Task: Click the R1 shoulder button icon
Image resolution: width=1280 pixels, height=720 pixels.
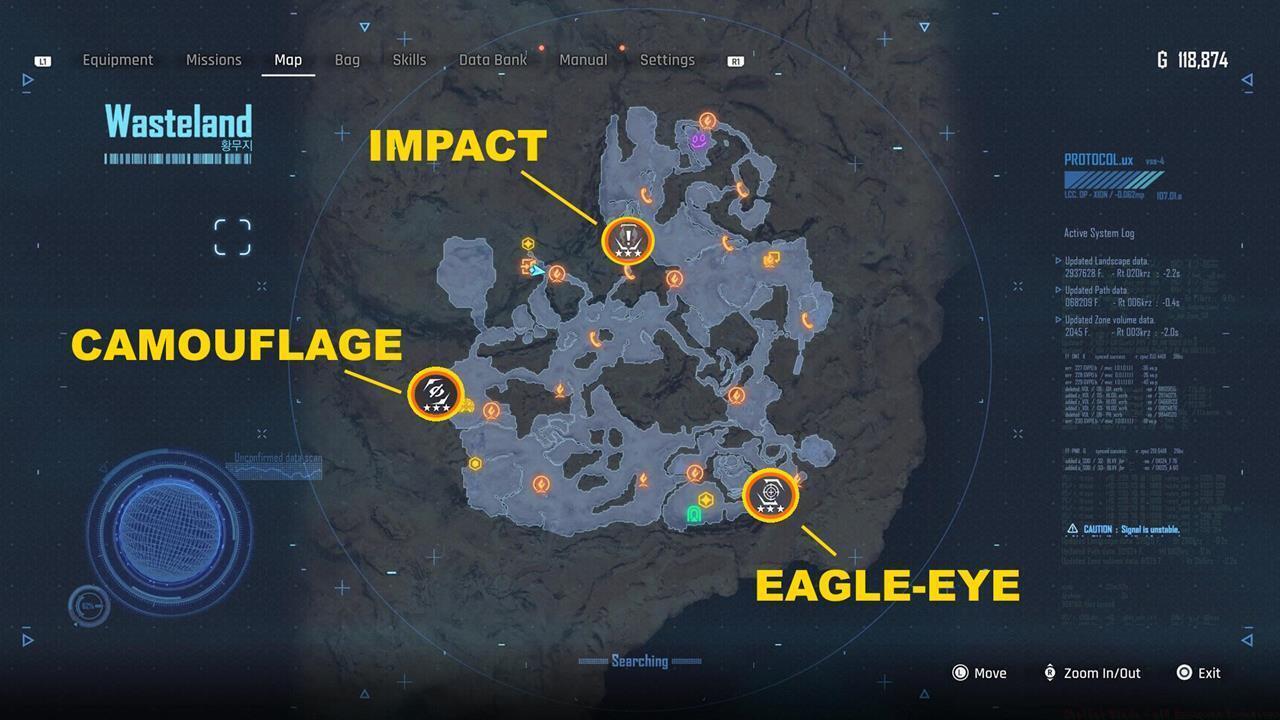Action: click(x=735, y=60)
